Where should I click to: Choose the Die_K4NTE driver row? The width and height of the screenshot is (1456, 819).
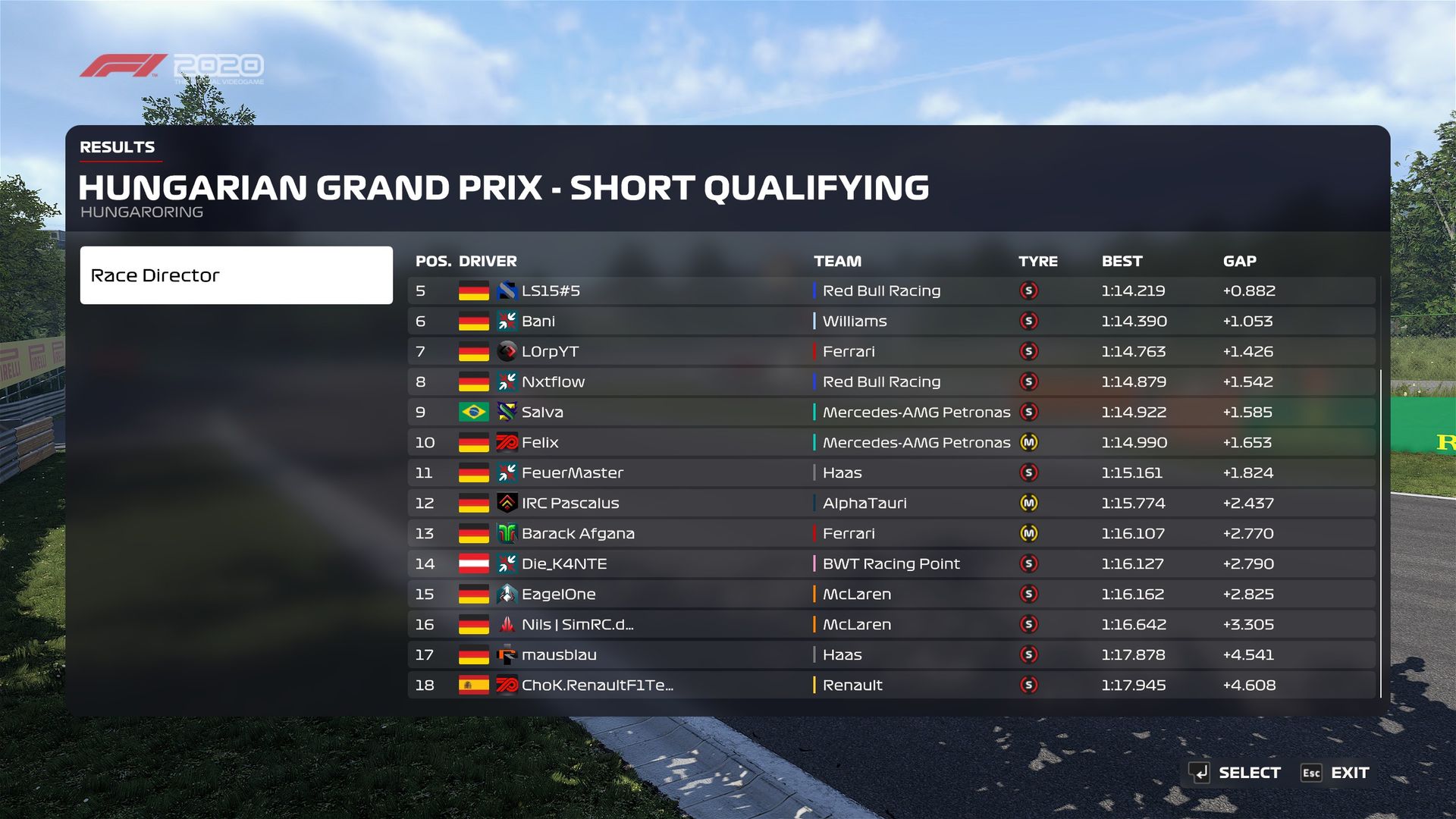click(x=890, y=563)
